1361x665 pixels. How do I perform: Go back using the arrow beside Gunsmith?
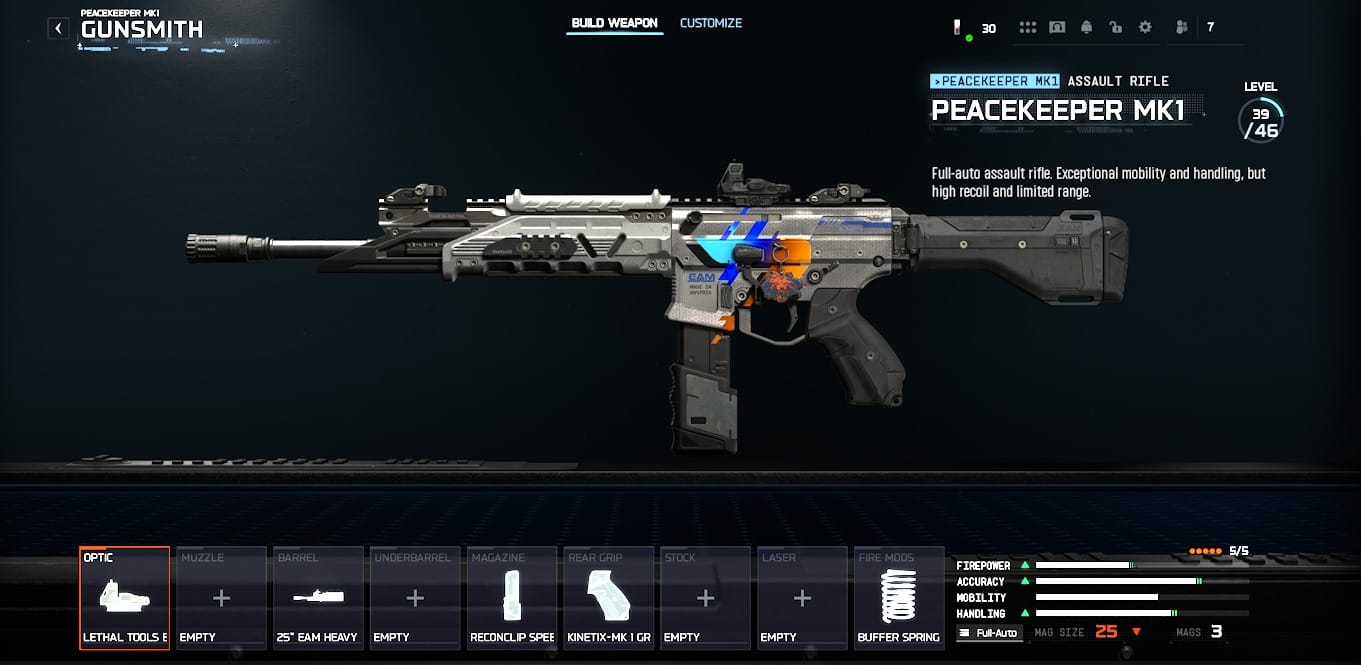click(x=58, y=28)
